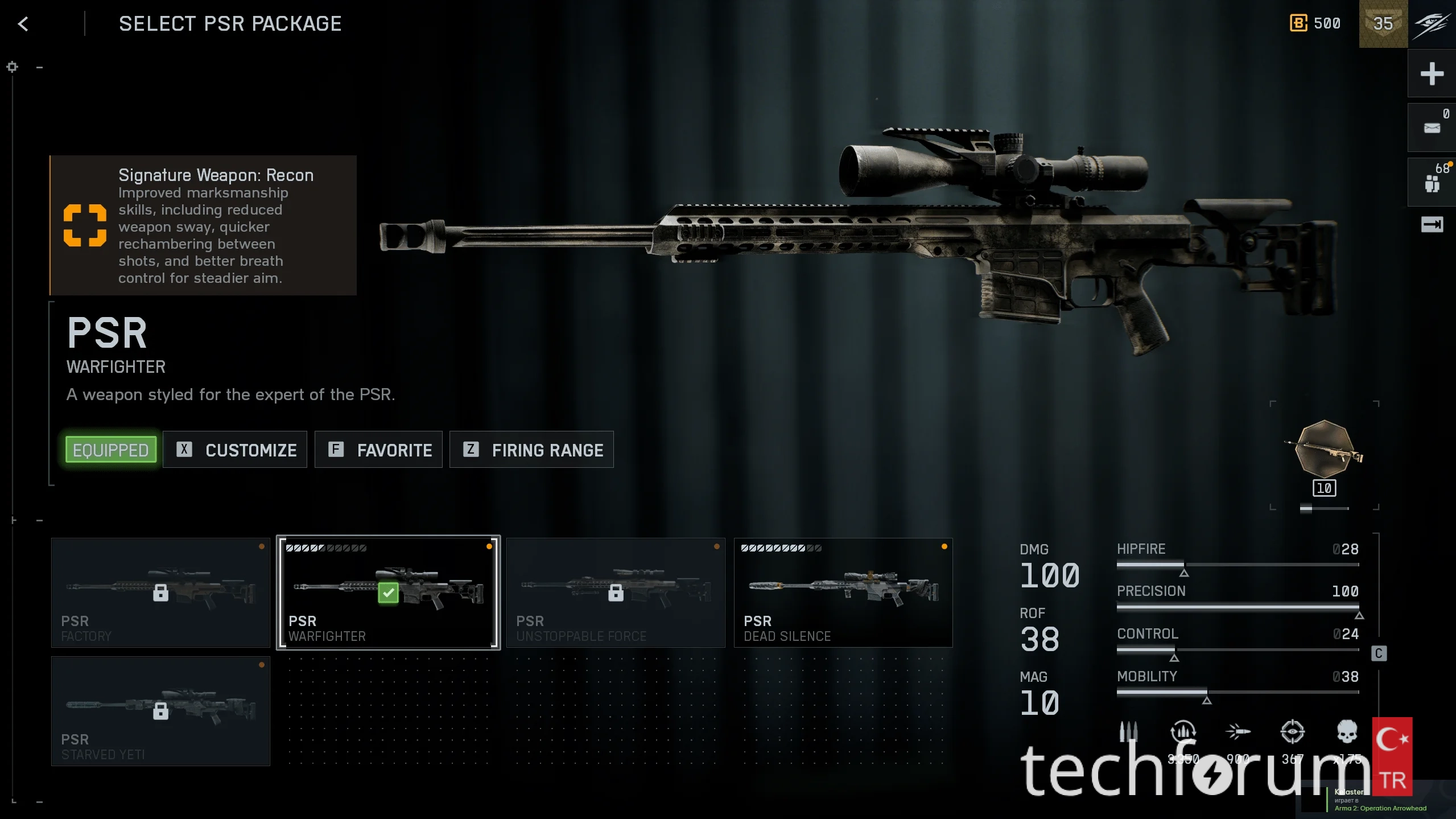
Task: Click the green EQUIPPED button
Action: click(x=111, y=450)
